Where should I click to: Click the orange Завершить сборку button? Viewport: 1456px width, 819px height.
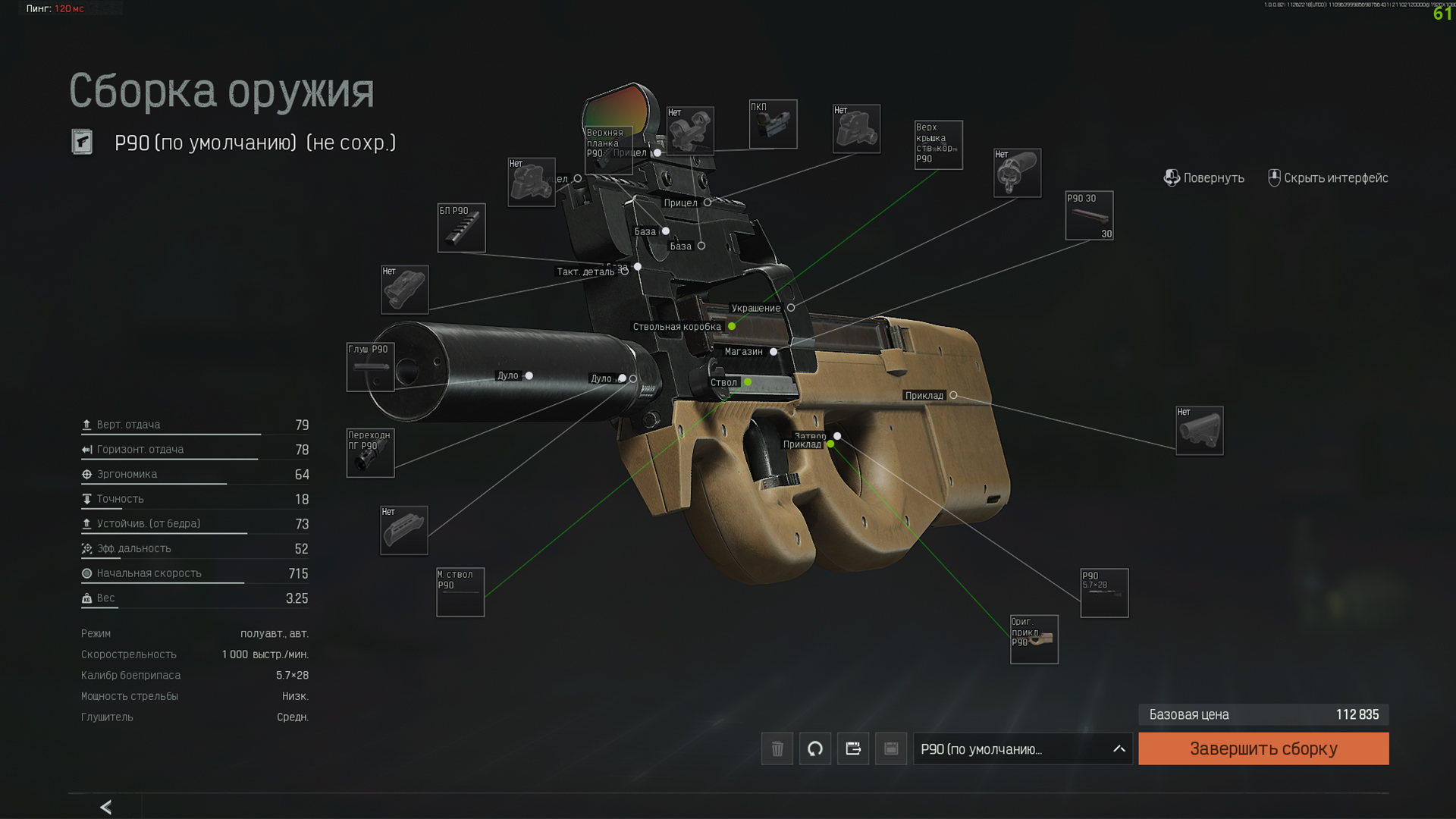1263,748
